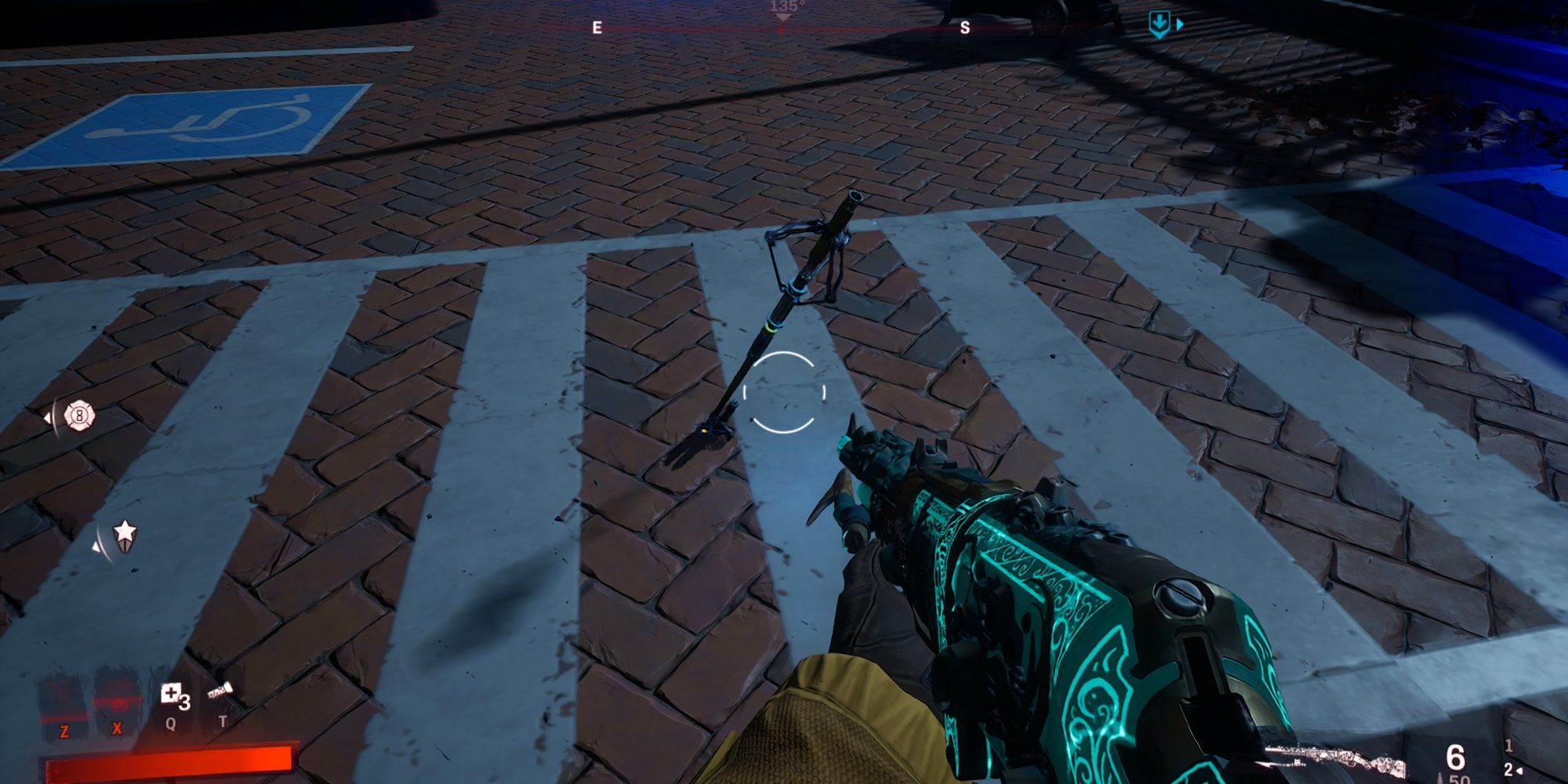Image resolution: width=1568 pixels, height=784 pixels.
Task: Select the medkit icon above the Q keybind
Action: (172, 692)
